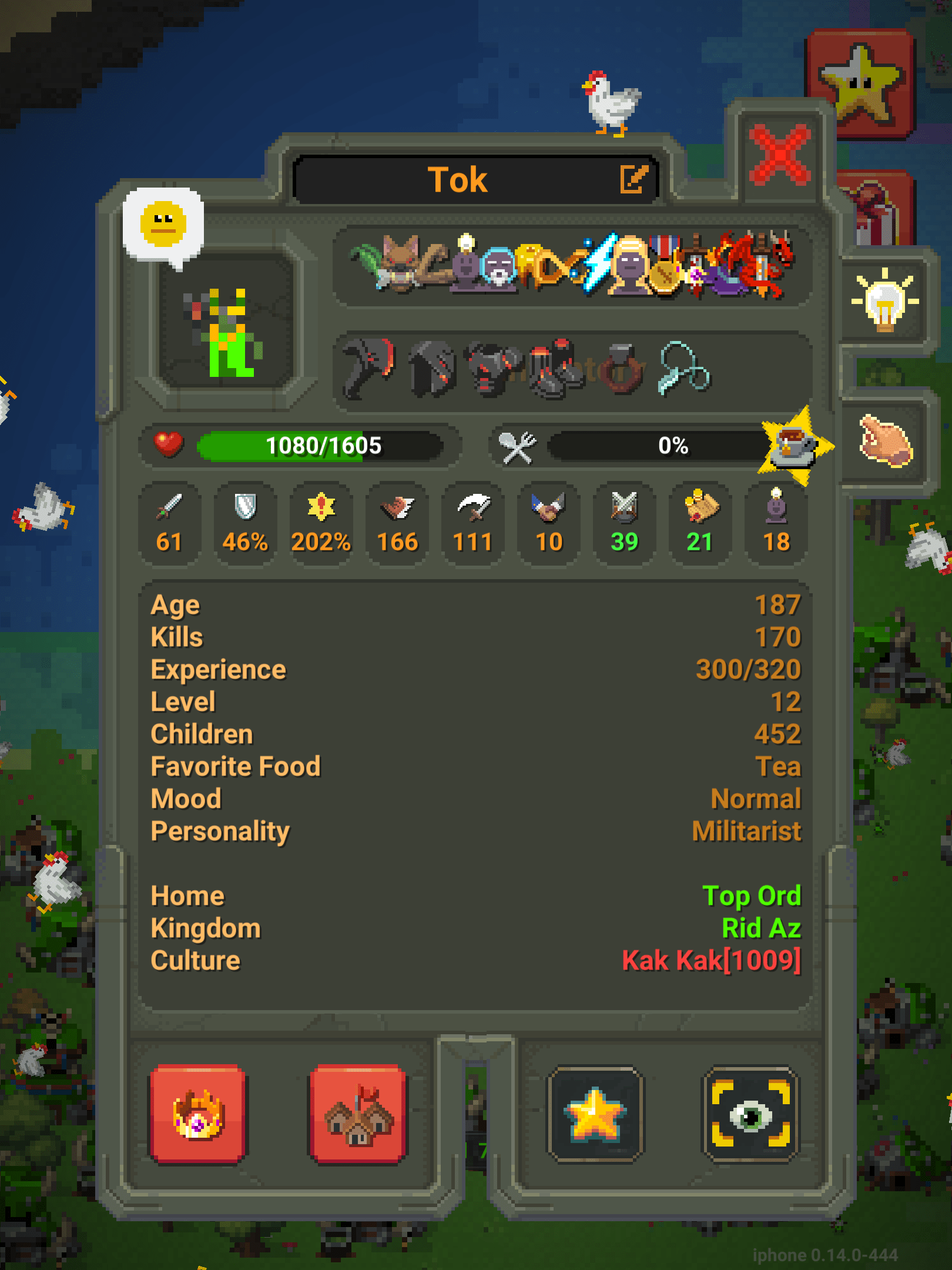
Task: Open the Top Ord home link
Action: click(753, 895)
